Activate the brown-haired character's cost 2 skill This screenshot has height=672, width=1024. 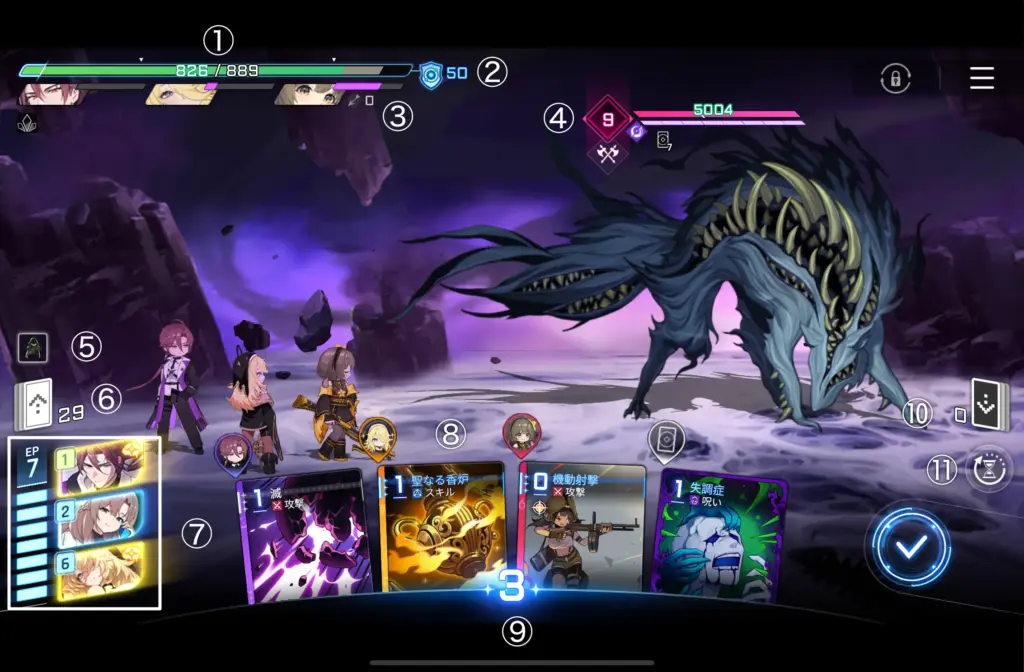pyautogui.click(x=98, y=519)
